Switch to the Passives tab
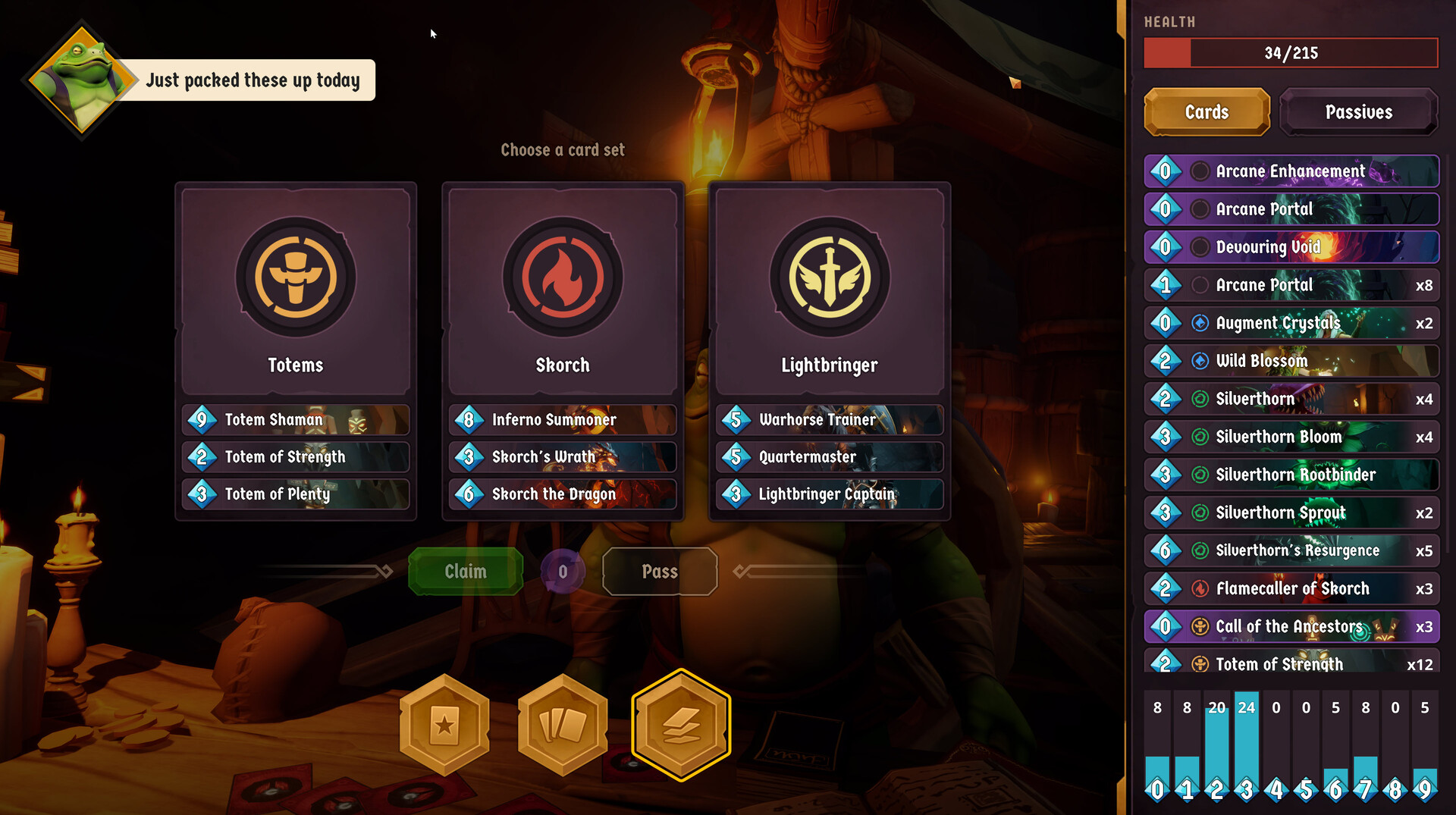Image resolution: width=1456 pixels, height=815 pixels. coord(1359,111)
